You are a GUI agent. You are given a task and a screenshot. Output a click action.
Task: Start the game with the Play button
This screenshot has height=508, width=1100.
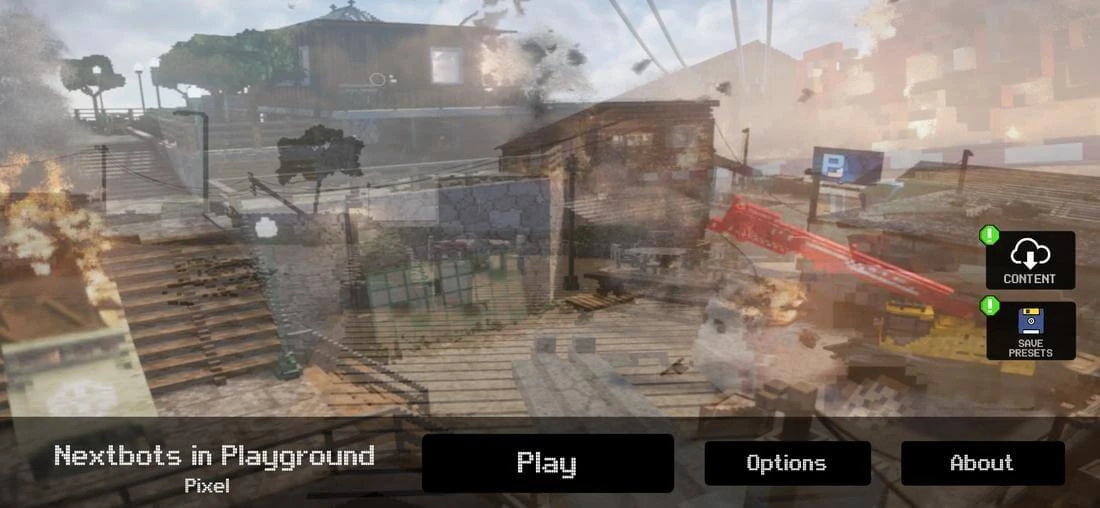(547, 463)
